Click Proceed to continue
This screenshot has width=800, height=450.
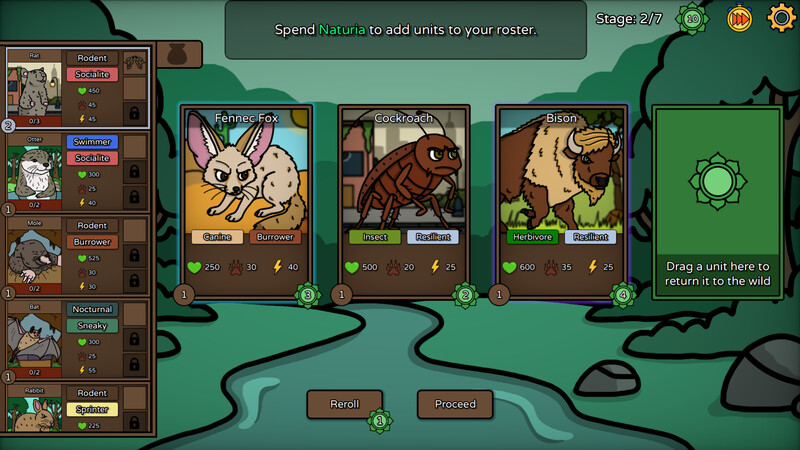pos(455,404)
